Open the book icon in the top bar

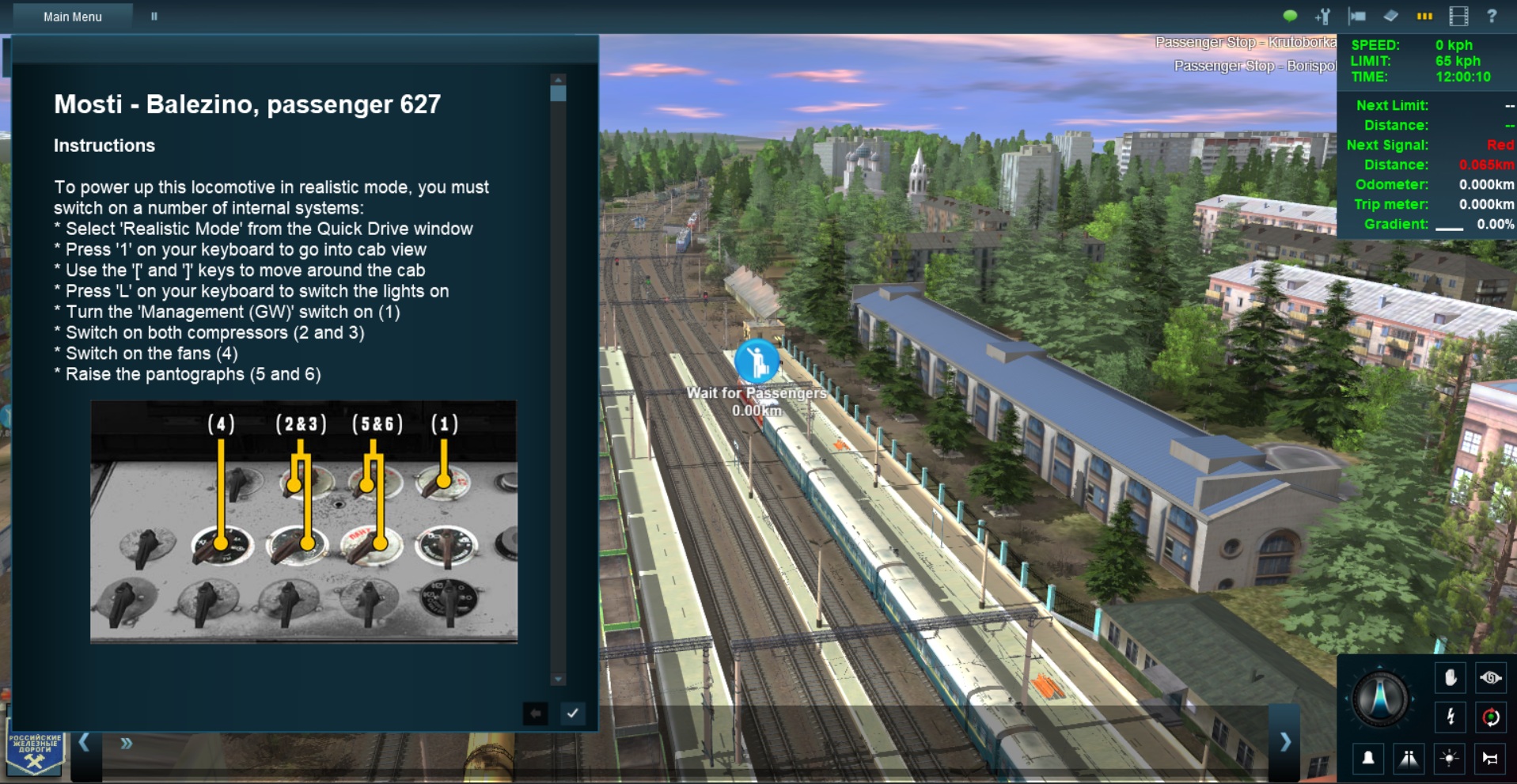[1390, 16]
